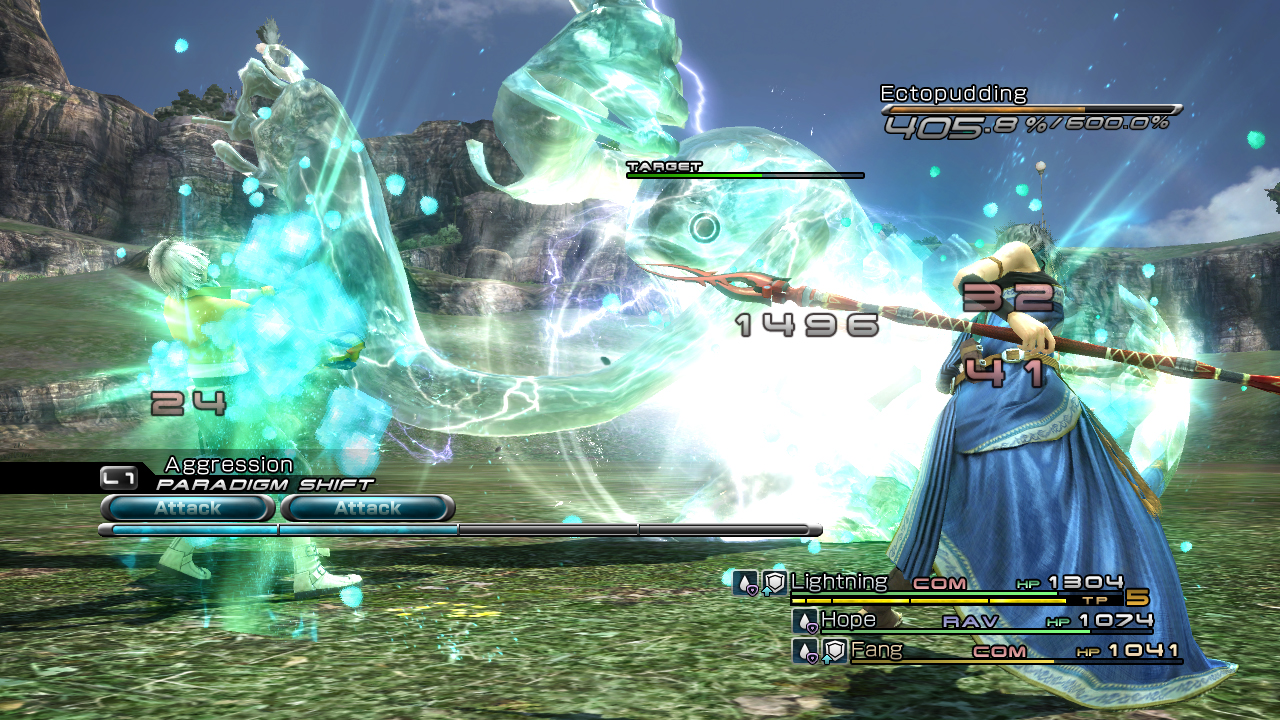Click the water droplet status icon beside Hope

point(806,620)
